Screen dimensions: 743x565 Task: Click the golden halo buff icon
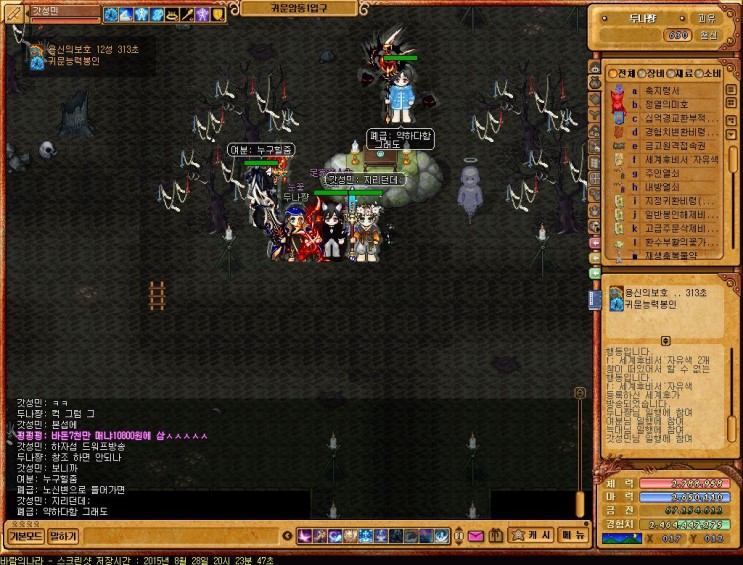point(172,14)
